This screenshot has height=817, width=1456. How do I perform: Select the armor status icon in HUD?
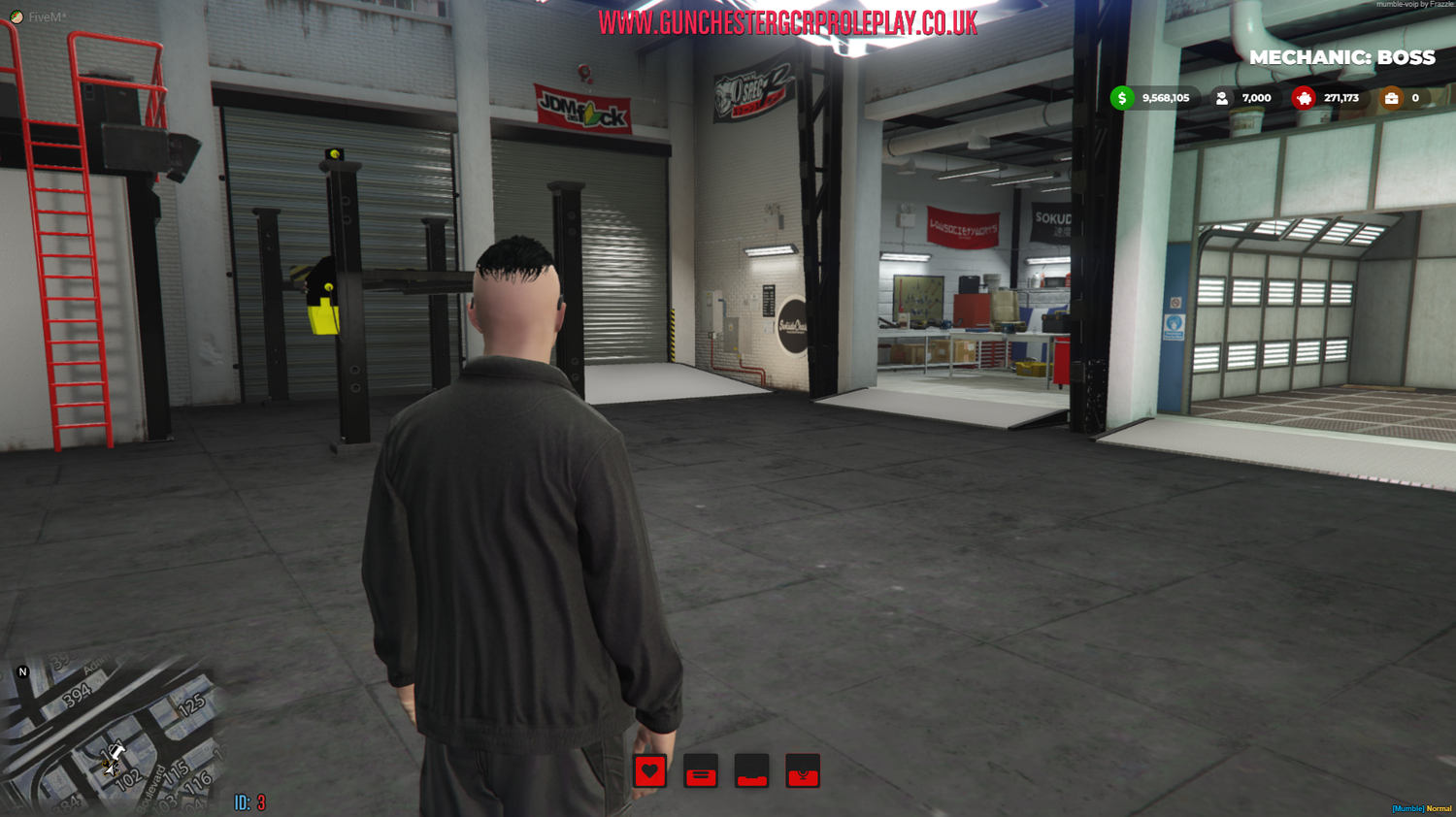point(701,772)
